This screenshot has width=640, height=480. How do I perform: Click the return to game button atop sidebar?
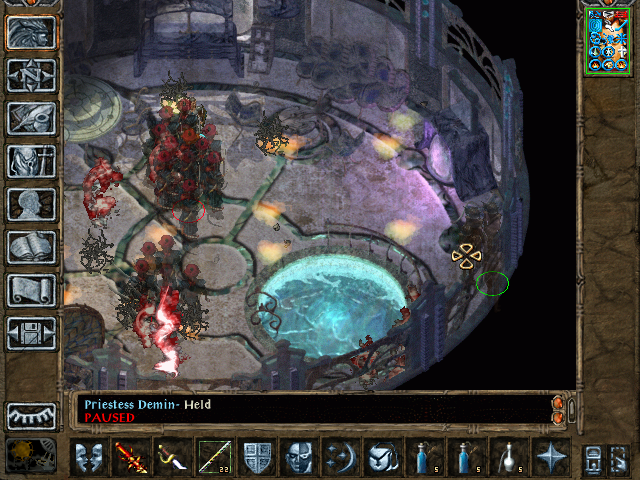31,32
